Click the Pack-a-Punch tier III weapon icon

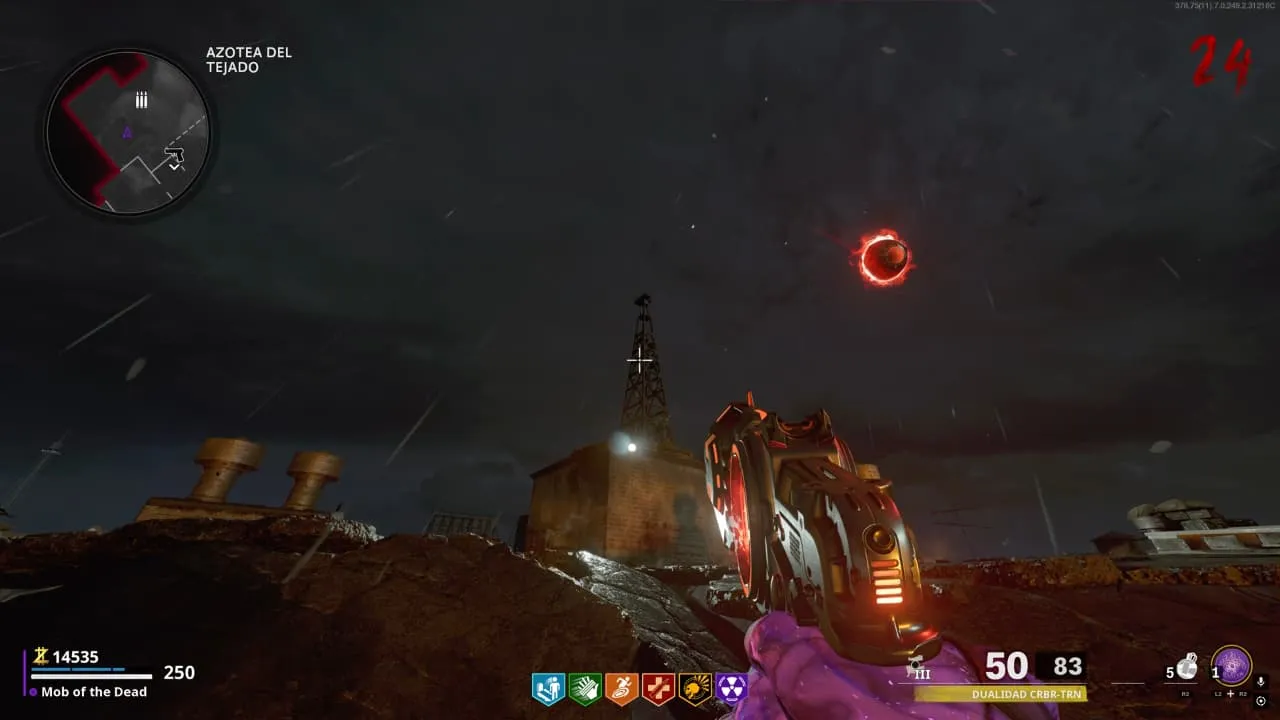pos(918,668)
